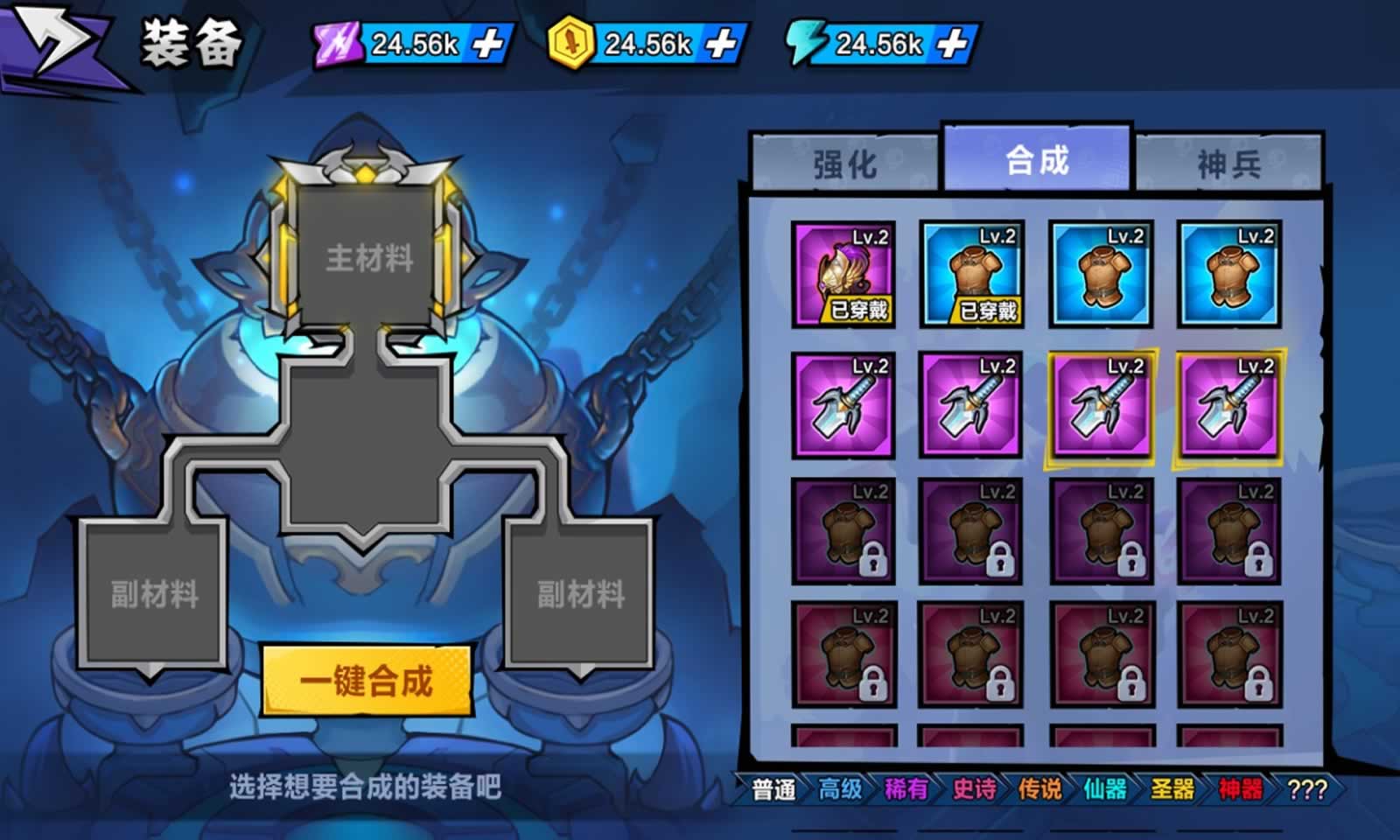
Task: Select the first purple Lv.2 sword
Action: pyautogui.click(x=843, y=405)
